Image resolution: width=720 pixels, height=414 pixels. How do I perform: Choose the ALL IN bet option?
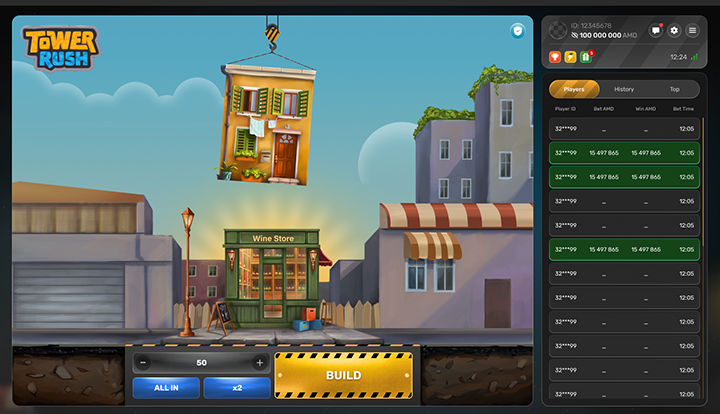pos(165,388)
